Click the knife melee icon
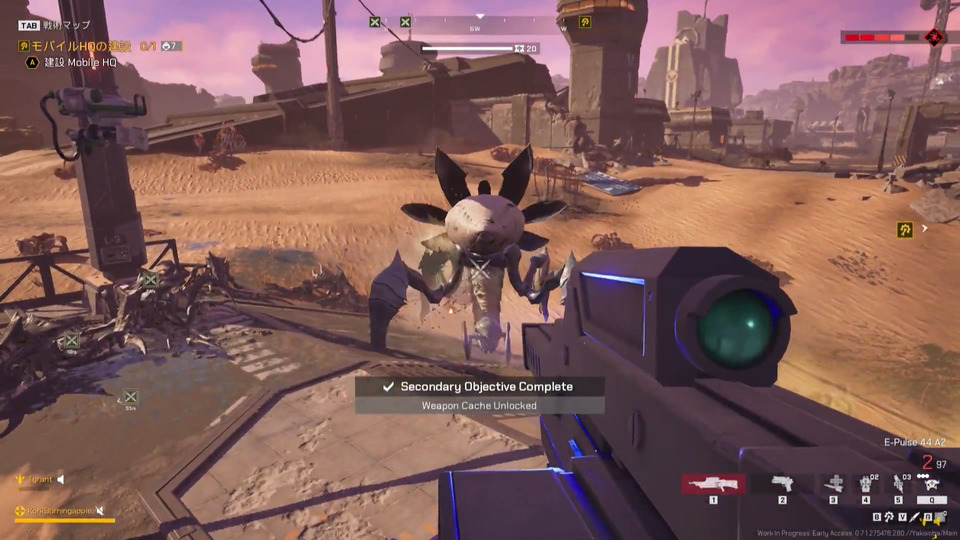Viewport: 960px width, 540px height. pyautogui.click(x=914, y=517)
